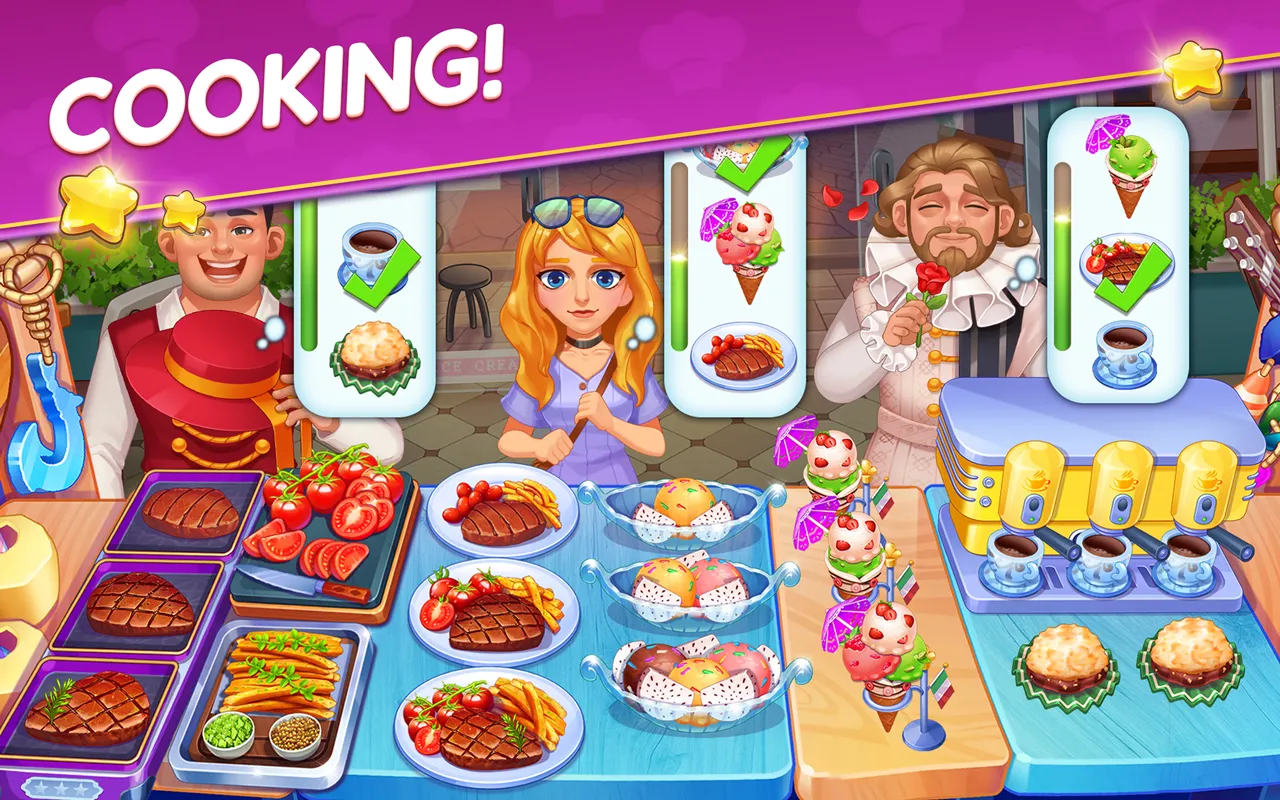
Task: Expand the middle customer's order list
Action: (x=738, y=280)
